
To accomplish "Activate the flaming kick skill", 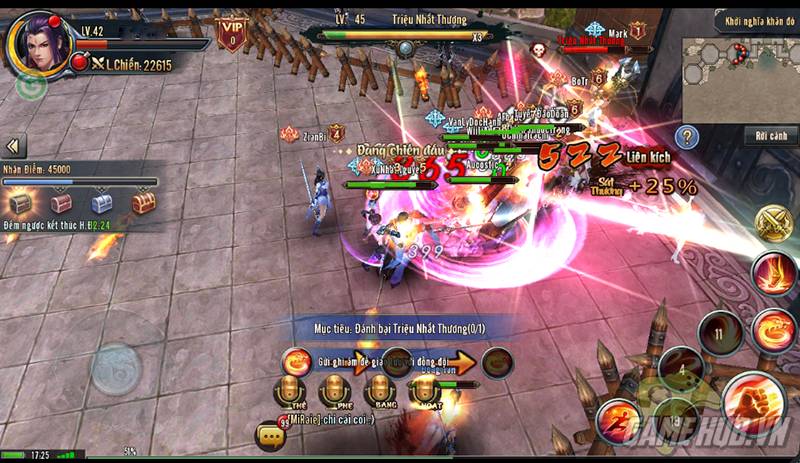I will 774,274.
